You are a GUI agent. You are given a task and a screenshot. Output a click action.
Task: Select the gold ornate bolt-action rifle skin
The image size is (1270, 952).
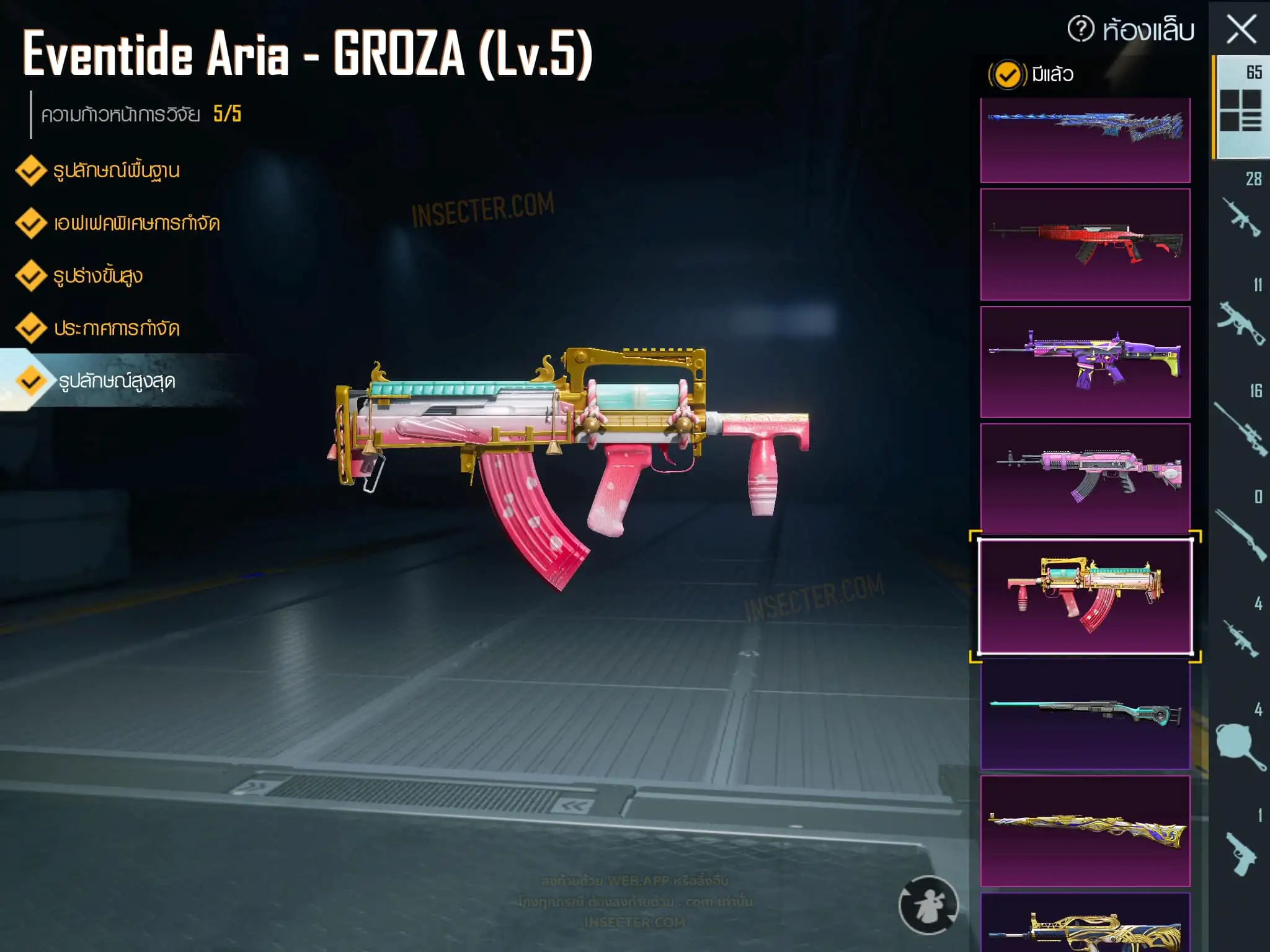pyautogui.click(x=1085, y=831)
